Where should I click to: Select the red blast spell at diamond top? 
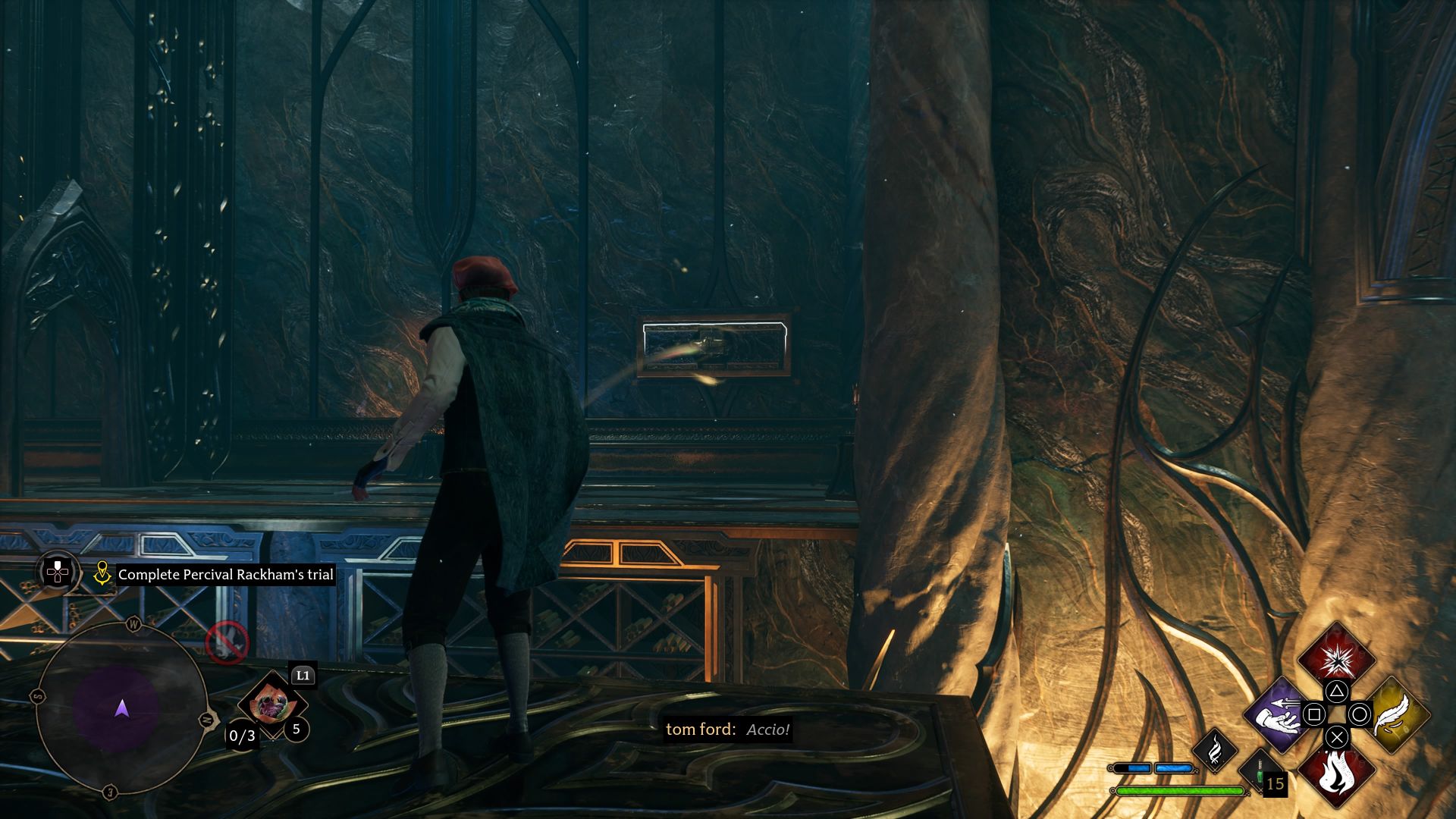coord(1337,659)
